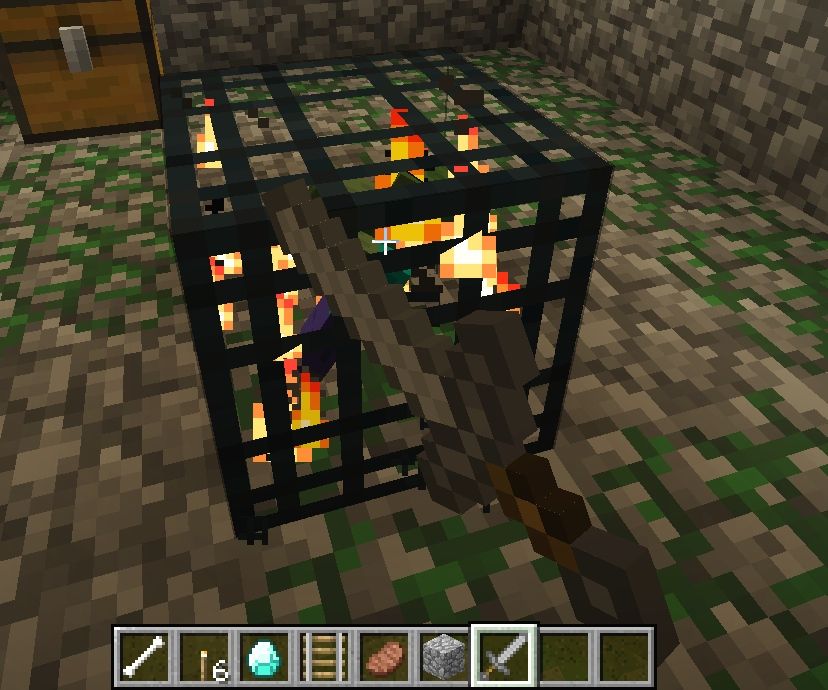828x690 pixels.
Task: Select the bone in the hotbar
Action: pos(143,656)
